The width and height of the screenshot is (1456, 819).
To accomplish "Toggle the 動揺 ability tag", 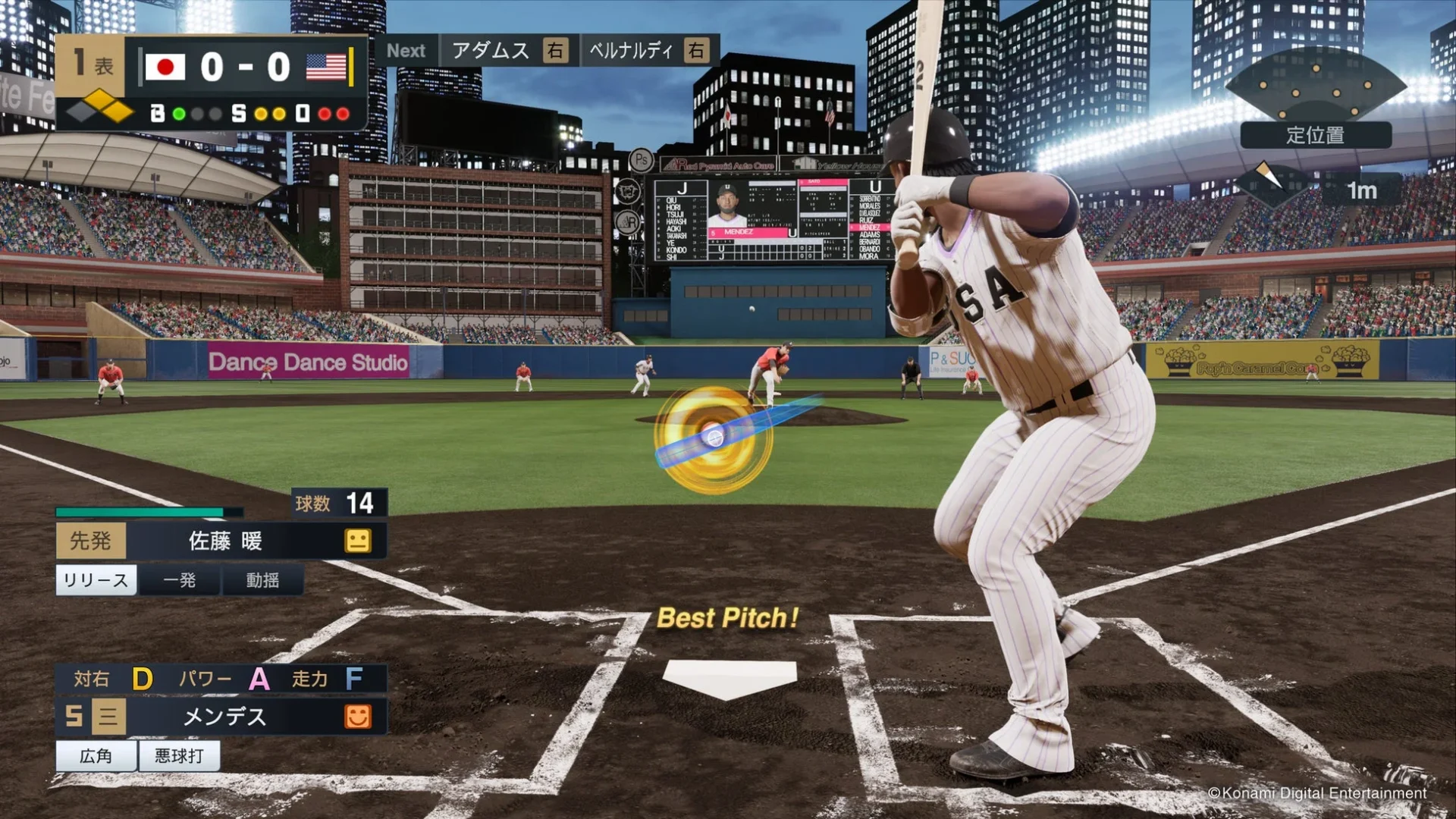I will 261,580.
